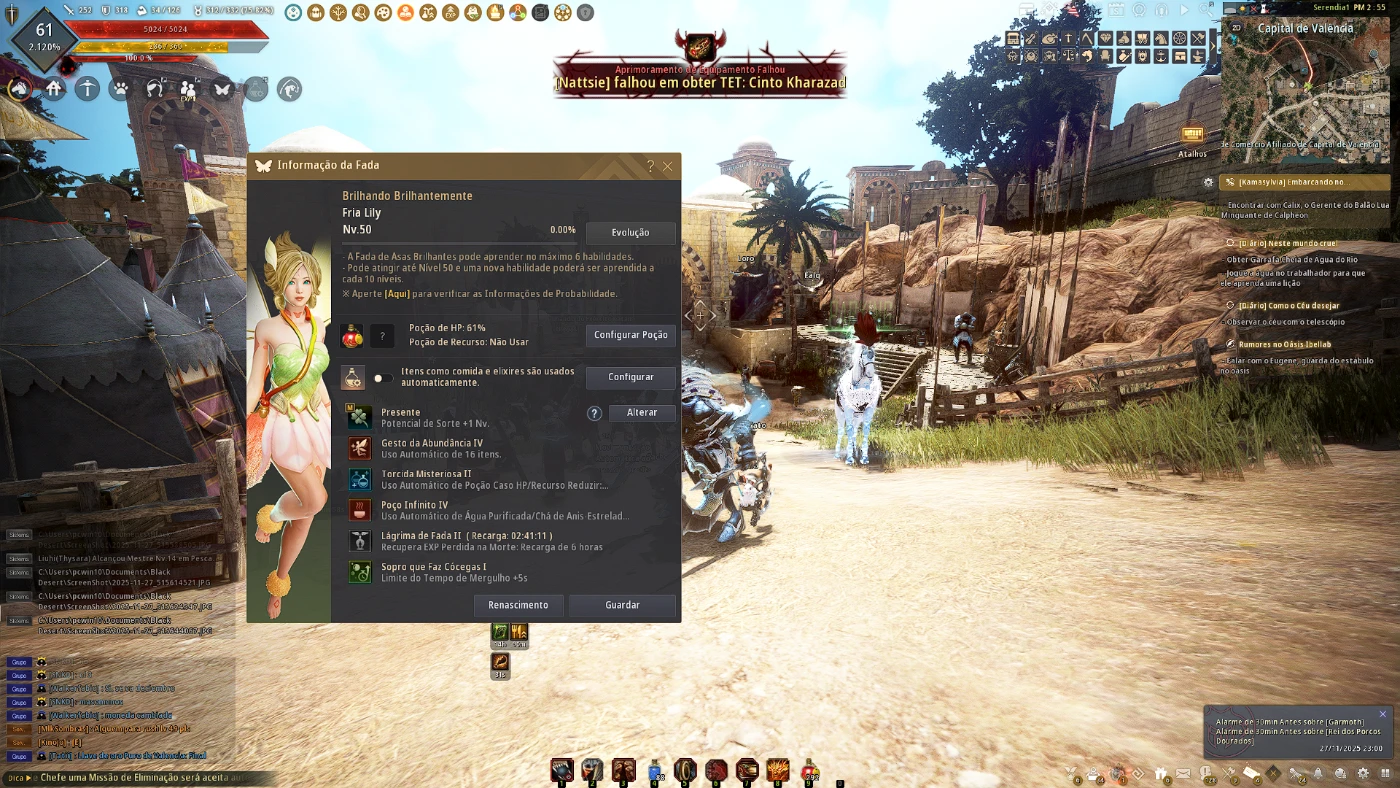Screen dimensions: 1400x788
Task: Select the Kamasylvia Embarcando quest entry
Action: 1290,182
